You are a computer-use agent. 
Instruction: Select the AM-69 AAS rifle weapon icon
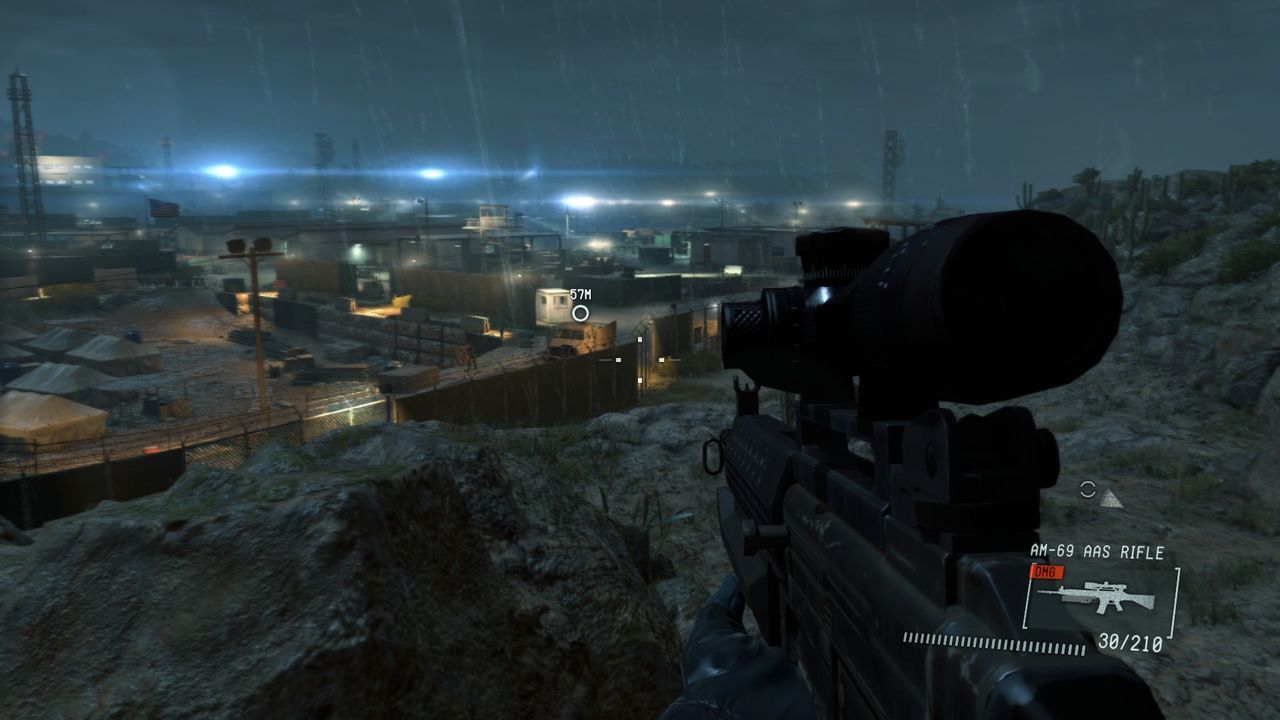1096,598
